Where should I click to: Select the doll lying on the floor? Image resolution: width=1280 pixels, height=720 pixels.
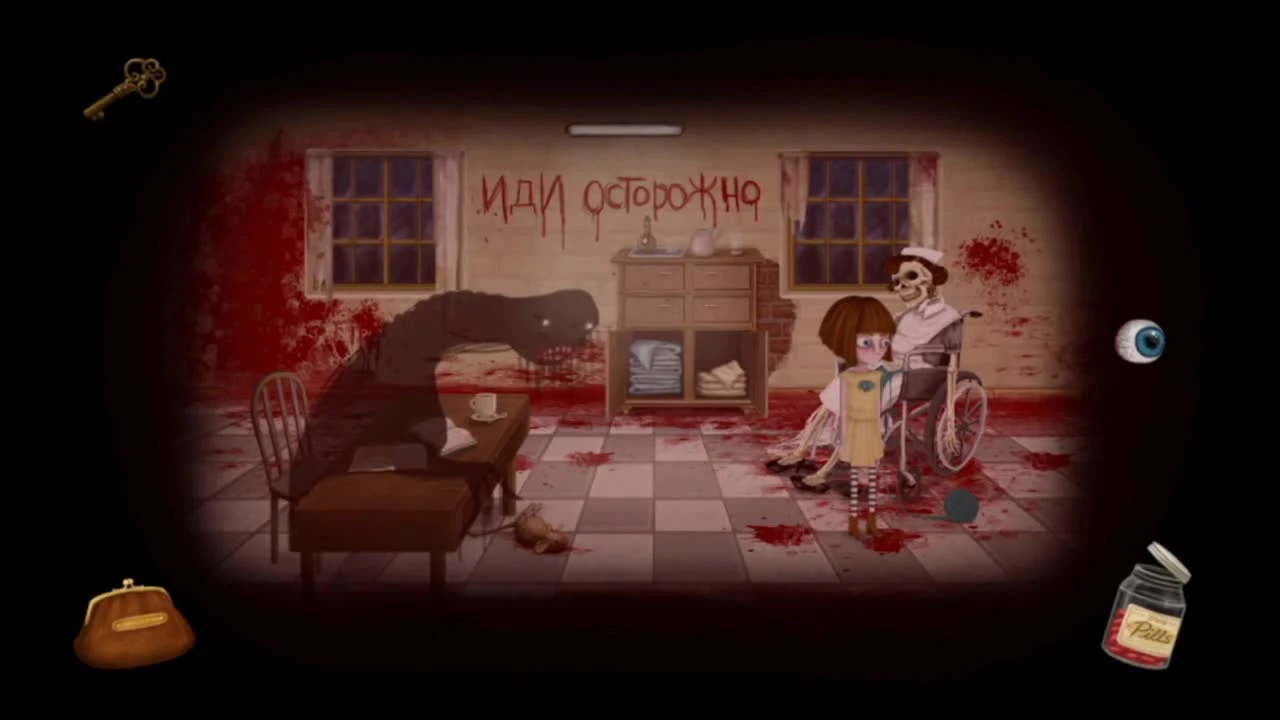(537, 530)
